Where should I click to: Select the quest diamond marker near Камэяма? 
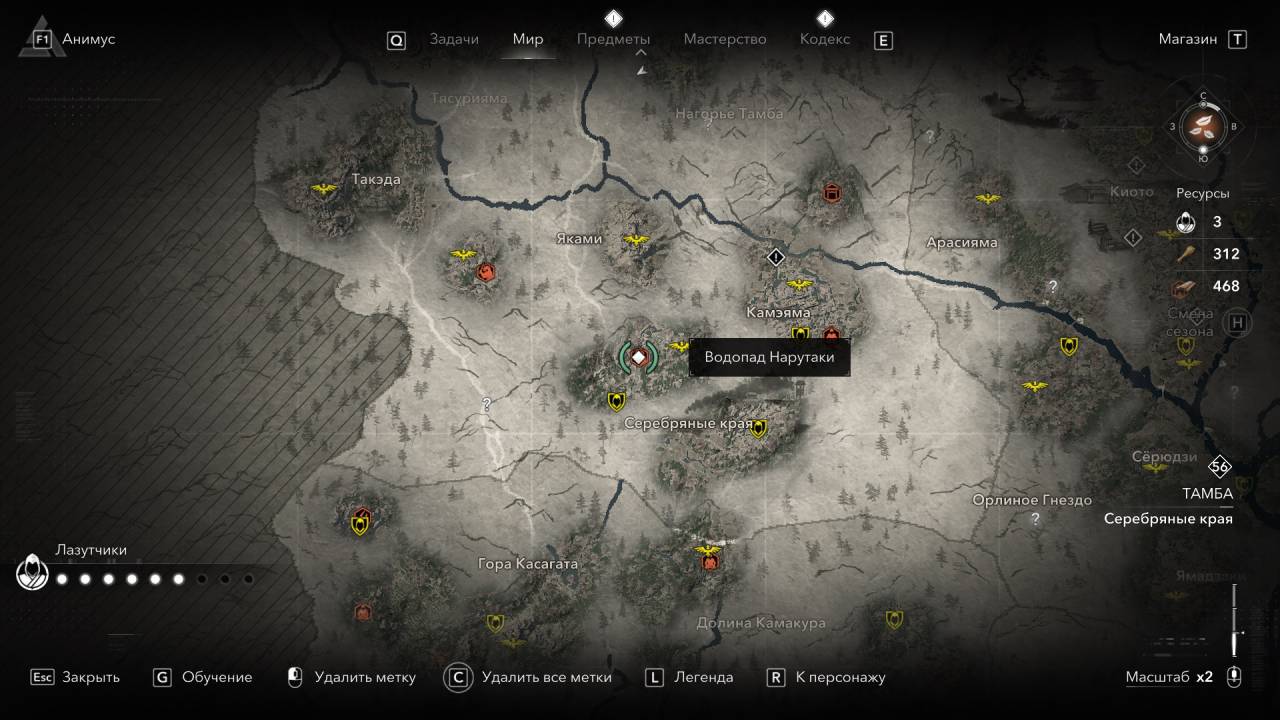click(x=777, y=257)
